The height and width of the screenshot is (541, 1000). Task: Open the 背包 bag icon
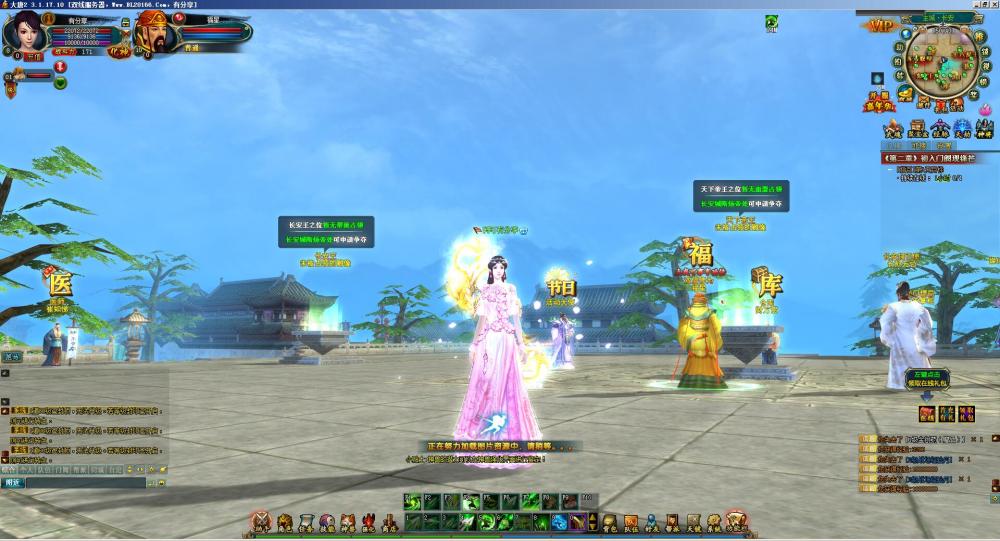[x=608, y=523]
